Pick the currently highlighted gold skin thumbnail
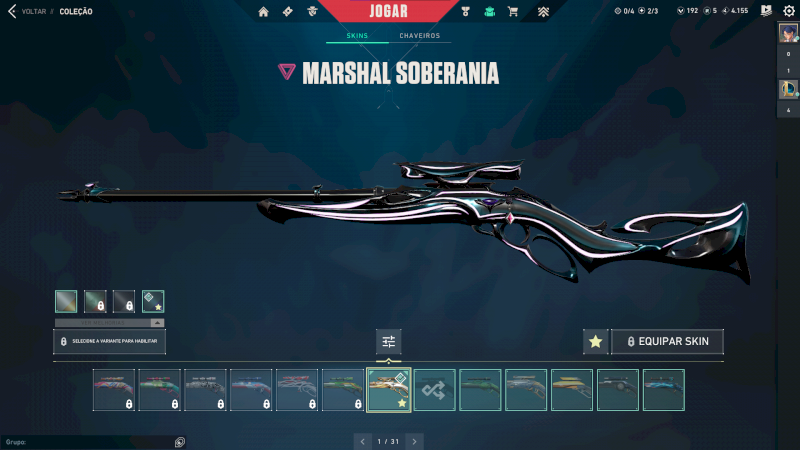The image size is (800, 450). 389,390
